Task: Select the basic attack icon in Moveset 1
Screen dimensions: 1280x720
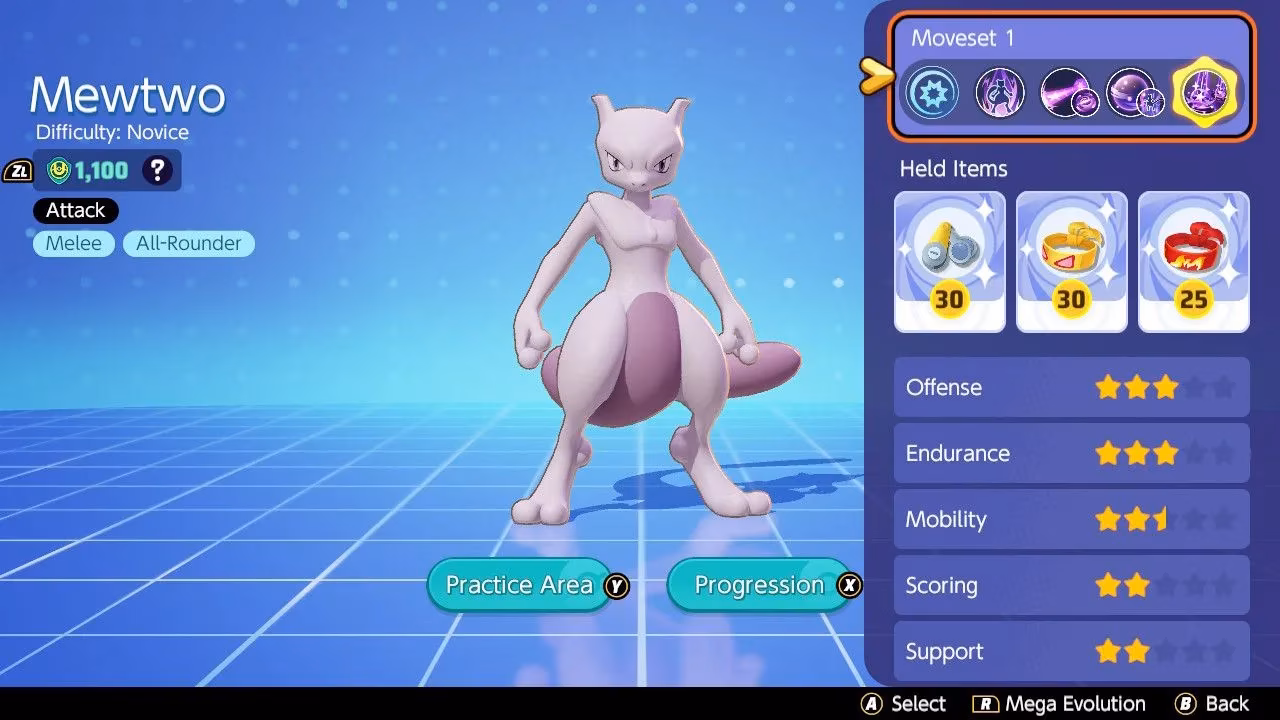Action: pyautogui.click(x=932, y=92)
